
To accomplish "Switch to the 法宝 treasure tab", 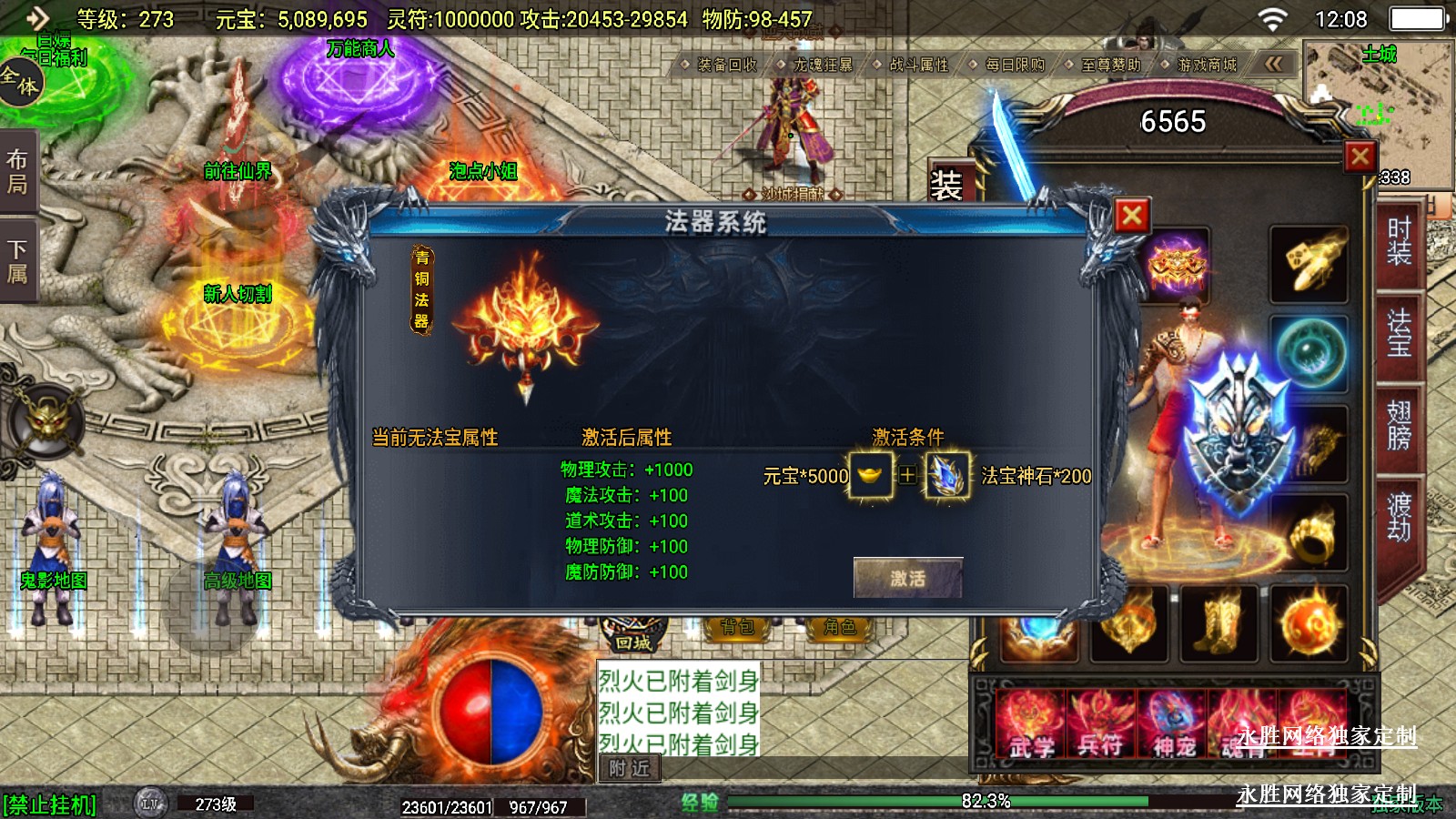I will point(1399,332).
